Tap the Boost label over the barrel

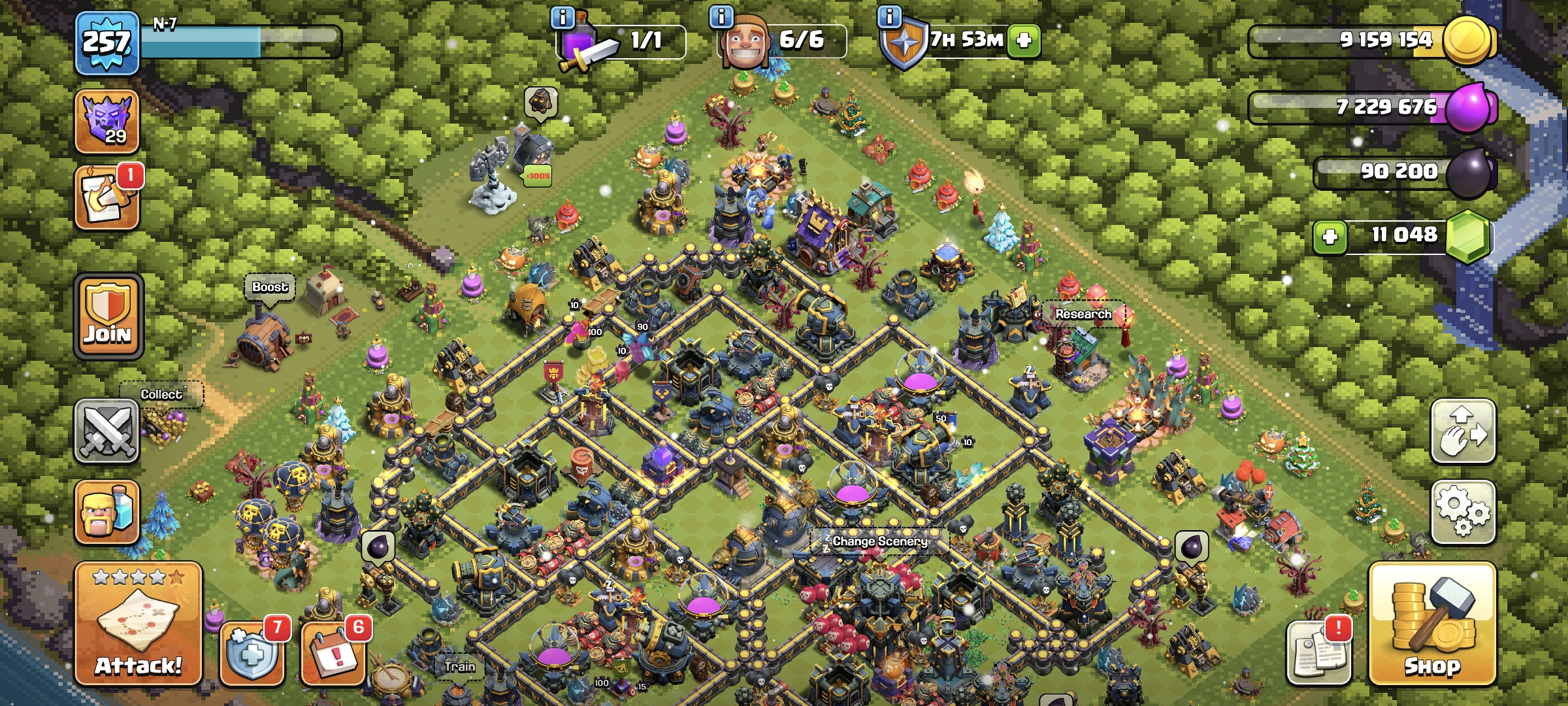tap(270, 287)
